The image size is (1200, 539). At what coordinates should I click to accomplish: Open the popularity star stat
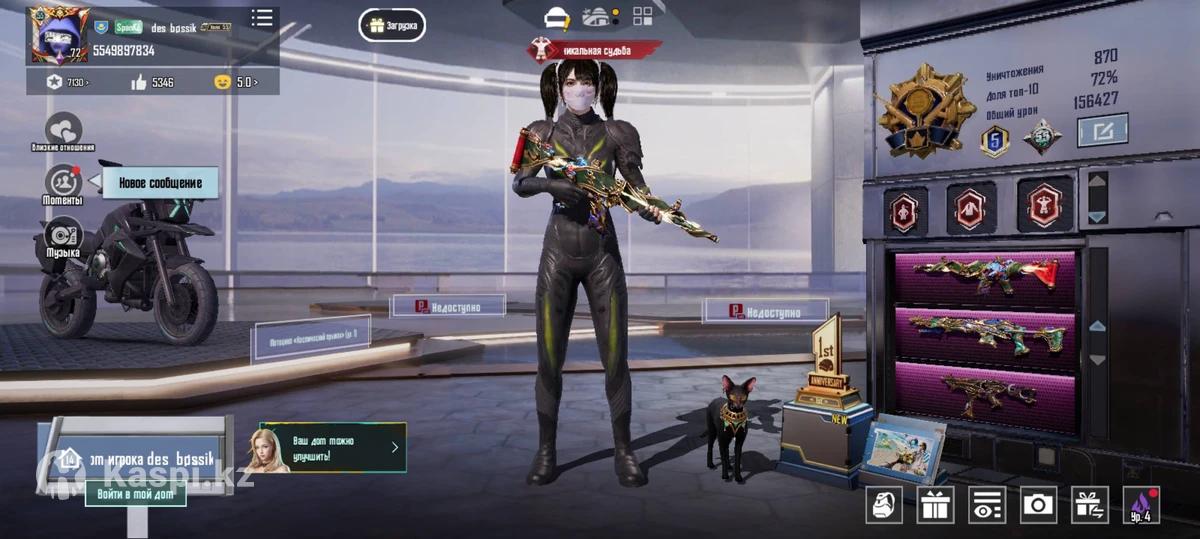tap(67, 82)
